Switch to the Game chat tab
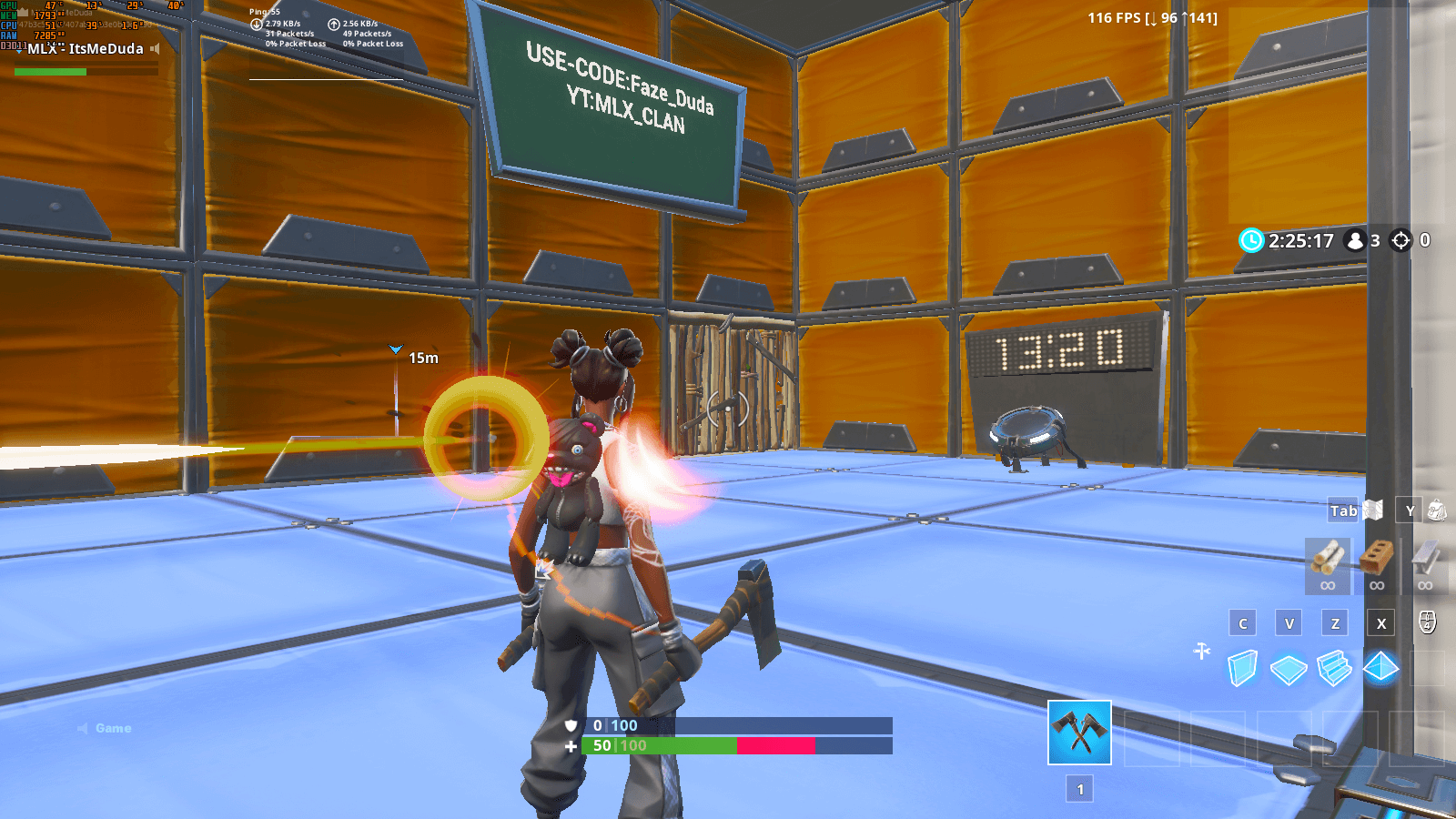 click(x=113, y=727)
